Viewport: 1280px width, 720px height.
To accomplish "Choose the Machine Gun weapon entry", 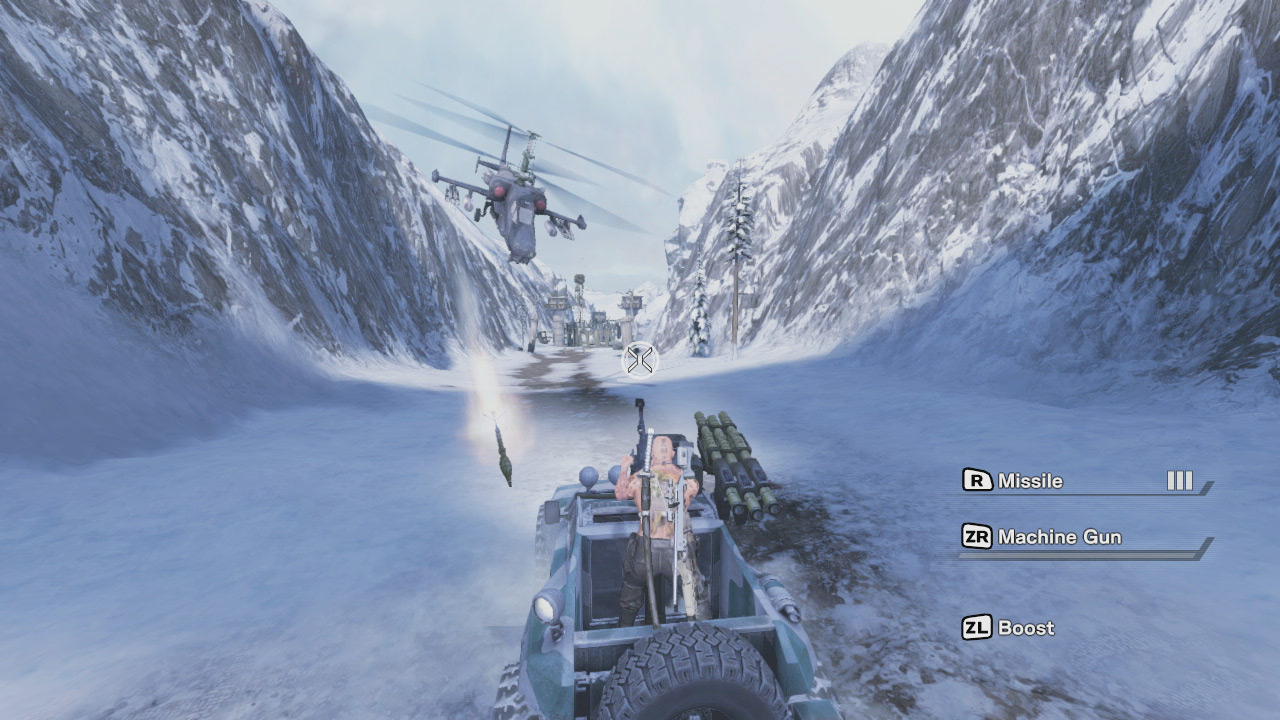I will point(1058,537).
